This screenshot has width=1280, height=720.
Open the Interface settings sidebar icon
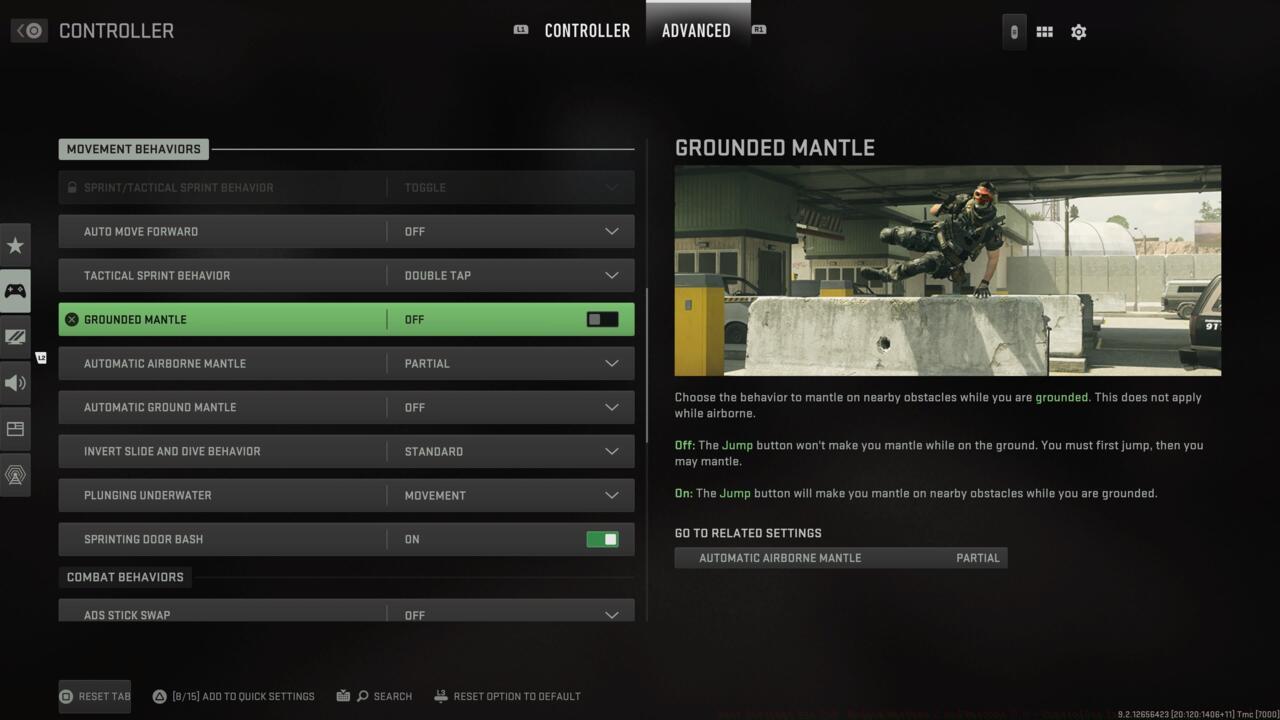click(16, 428)
